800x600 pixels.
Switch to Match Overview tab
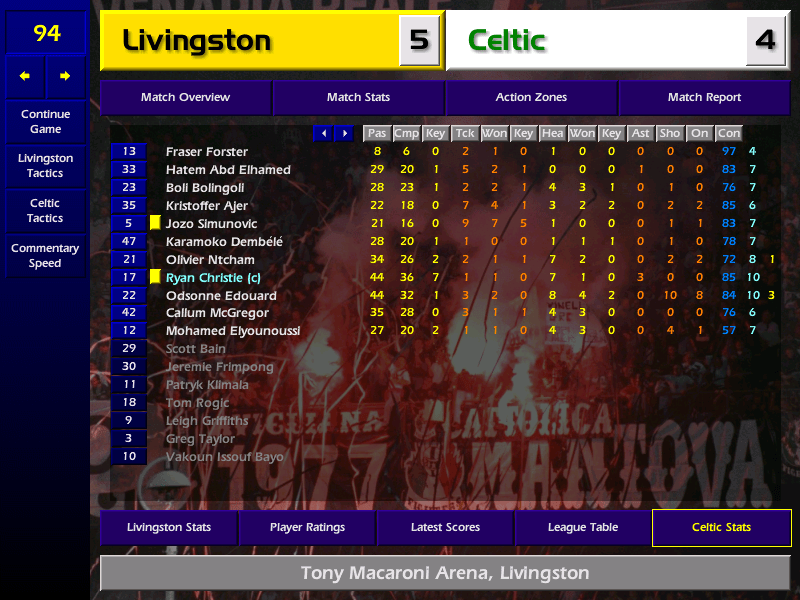point(185,98)
